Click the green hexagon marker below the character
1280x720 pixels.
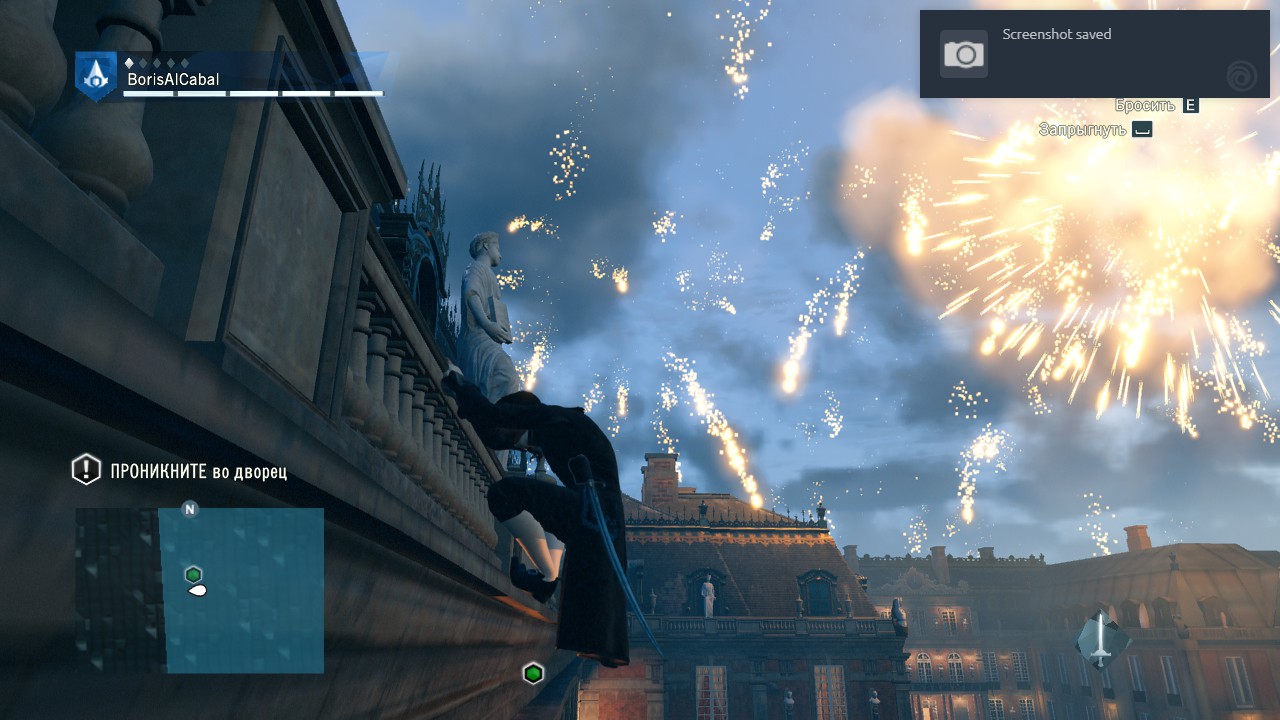533,673
